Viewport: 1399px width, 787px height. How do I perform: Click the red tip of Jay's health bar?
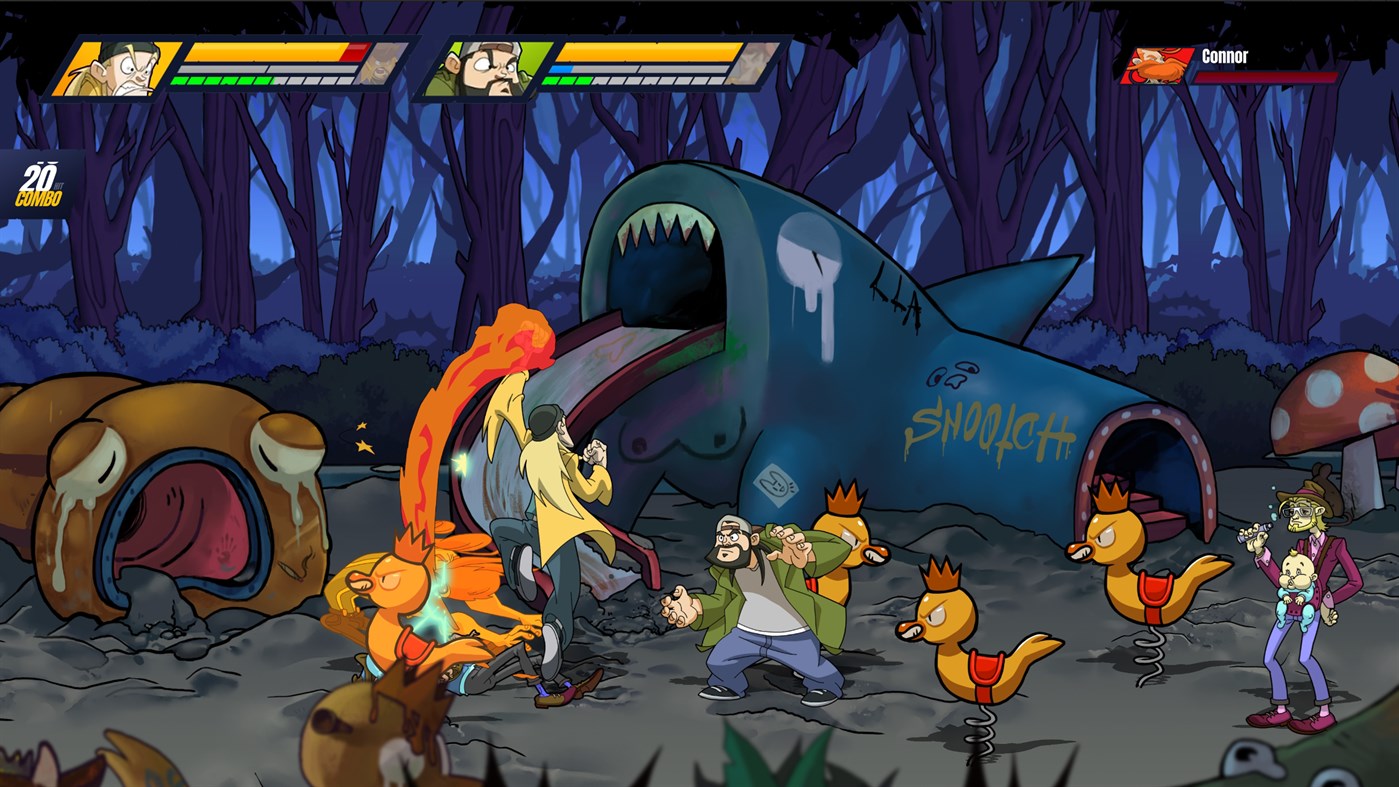pos(355,50)
